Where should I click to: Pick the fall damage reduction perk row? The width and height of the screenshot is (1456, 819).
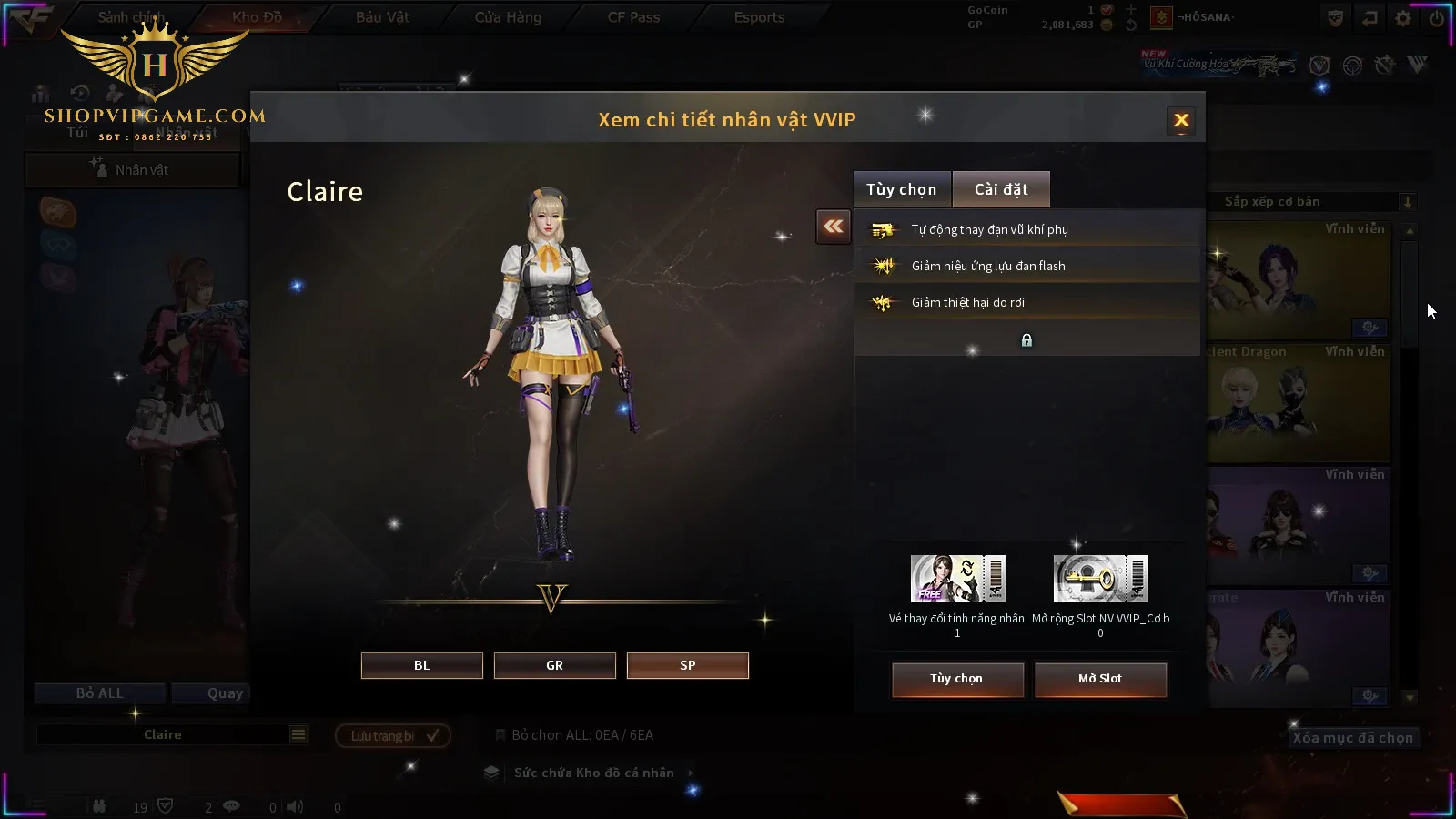[1026, 302]
